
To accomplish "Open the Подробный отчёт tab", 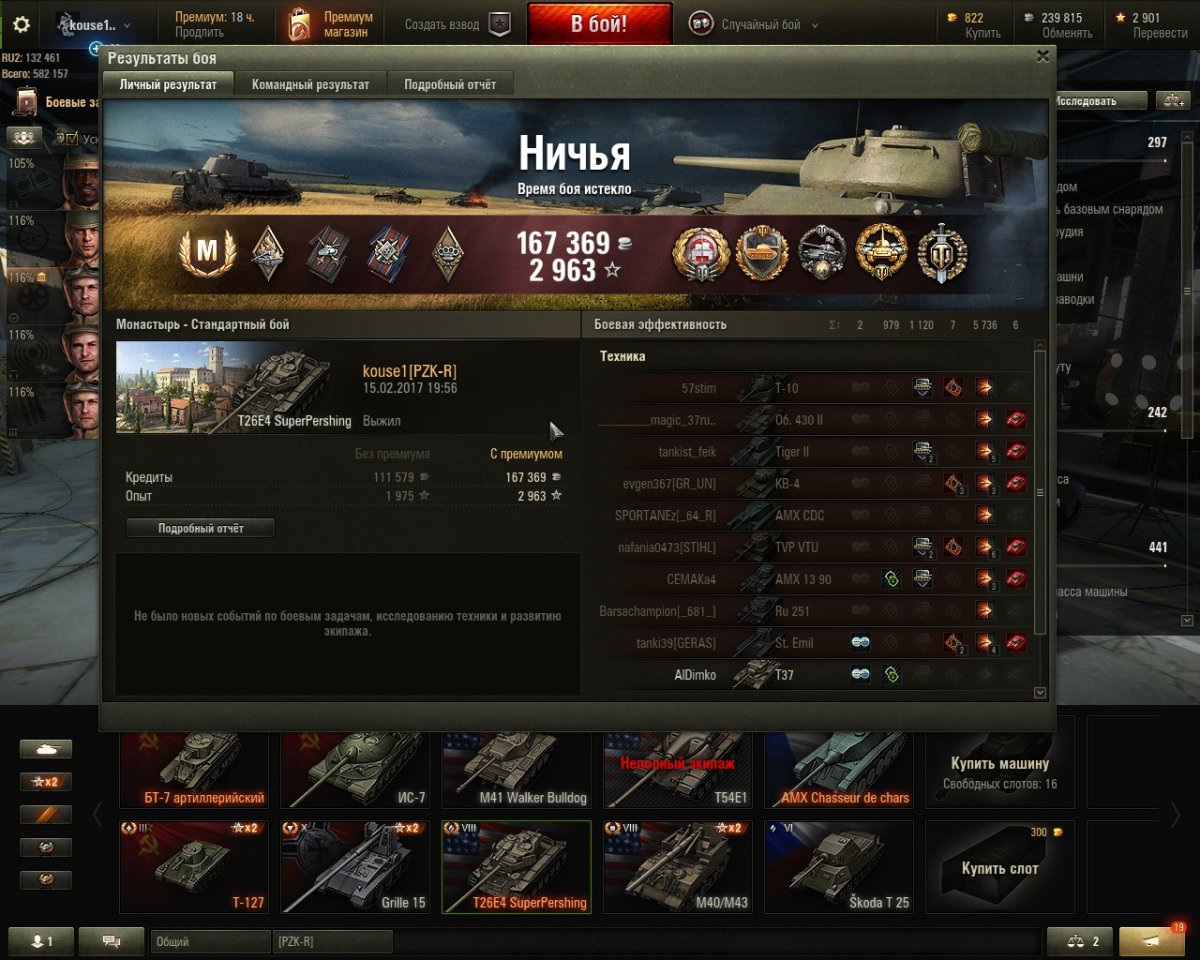I will [x=450, y=85].
